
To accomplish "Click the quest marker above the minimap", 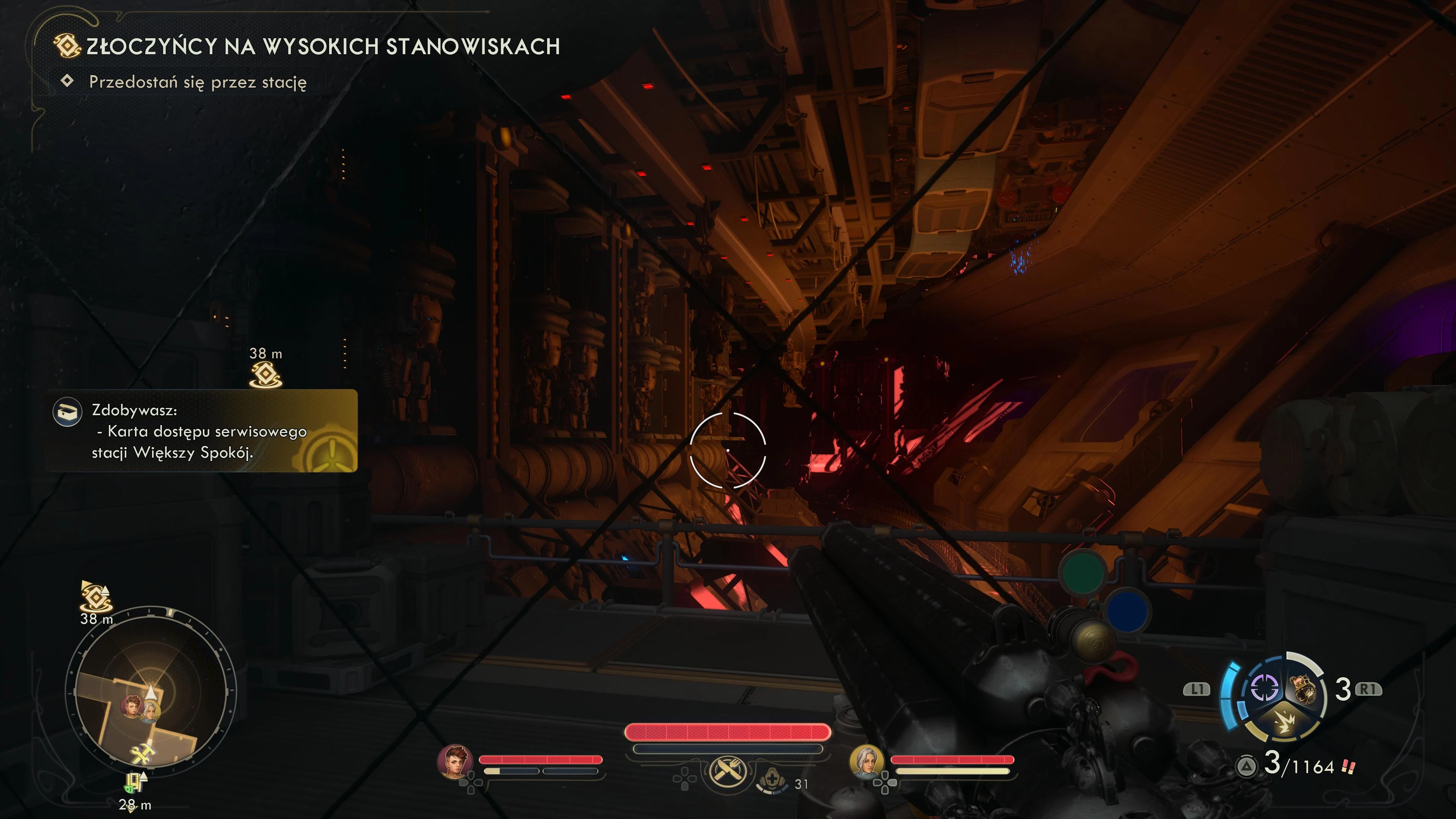I will coord(96,597).
